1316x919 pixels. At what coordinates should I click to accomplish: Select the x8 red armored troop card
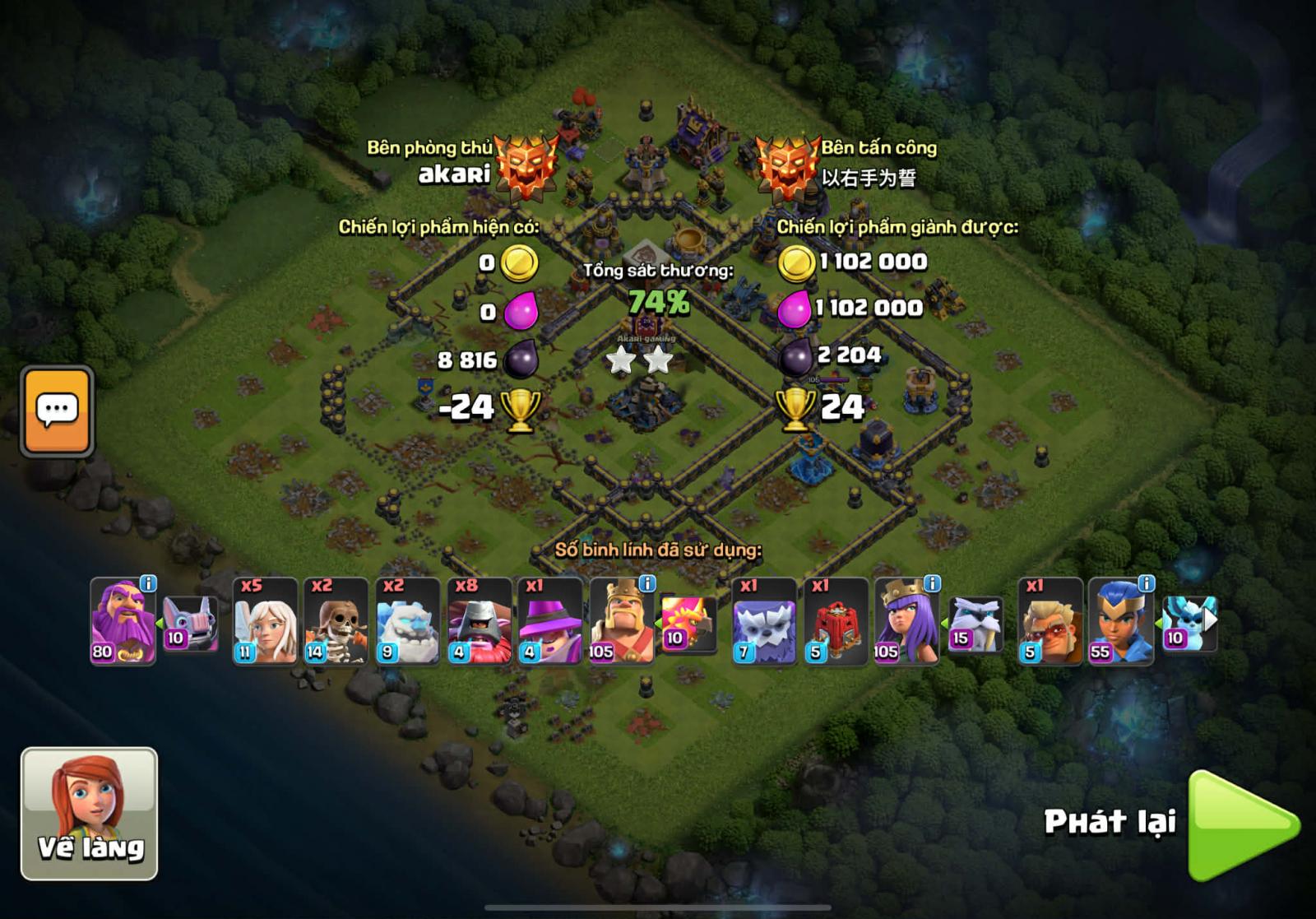tap(478, 621)
